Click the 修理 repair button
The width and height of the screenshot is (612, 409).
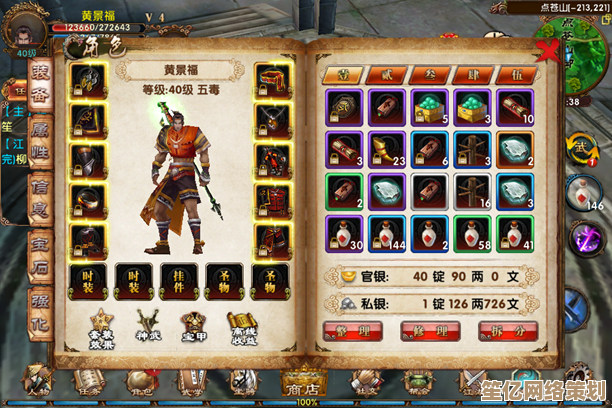click(430, 329)
